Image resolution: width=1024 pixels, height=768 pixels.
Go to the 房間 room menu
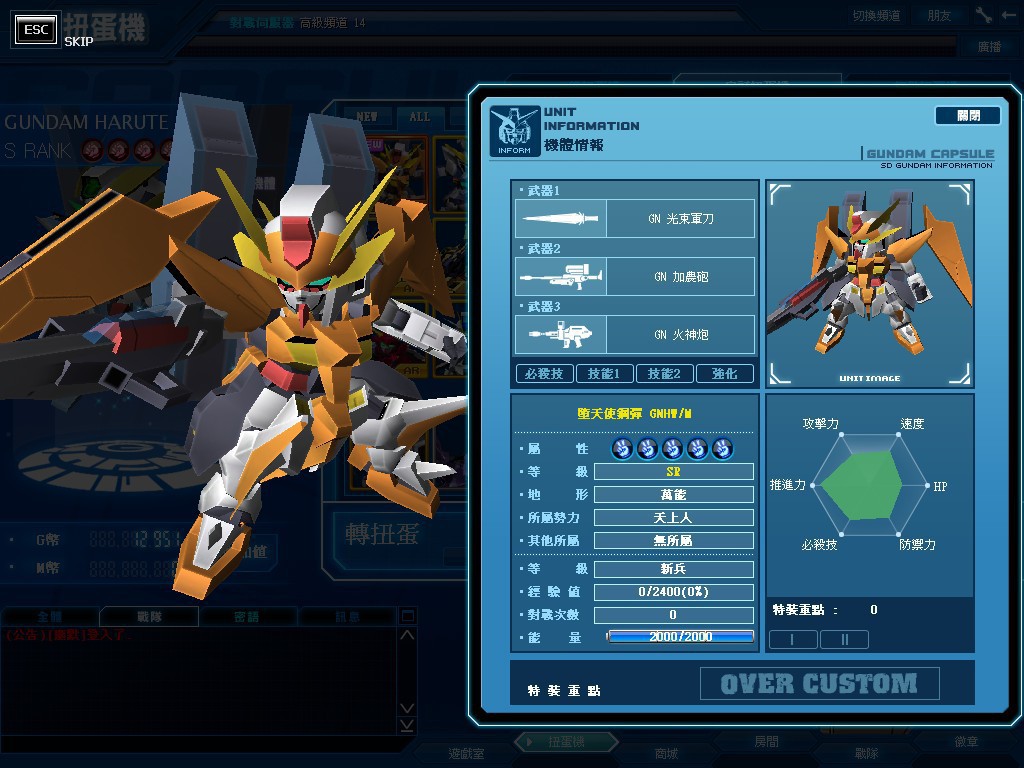766,742
